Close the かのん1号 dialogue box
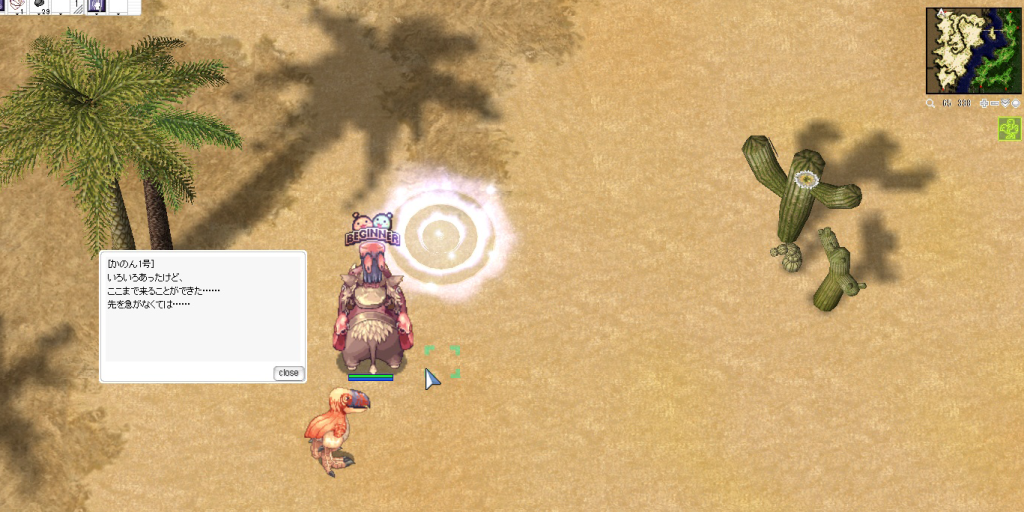Screen dimensions: 1024x512 coord(288,373)
